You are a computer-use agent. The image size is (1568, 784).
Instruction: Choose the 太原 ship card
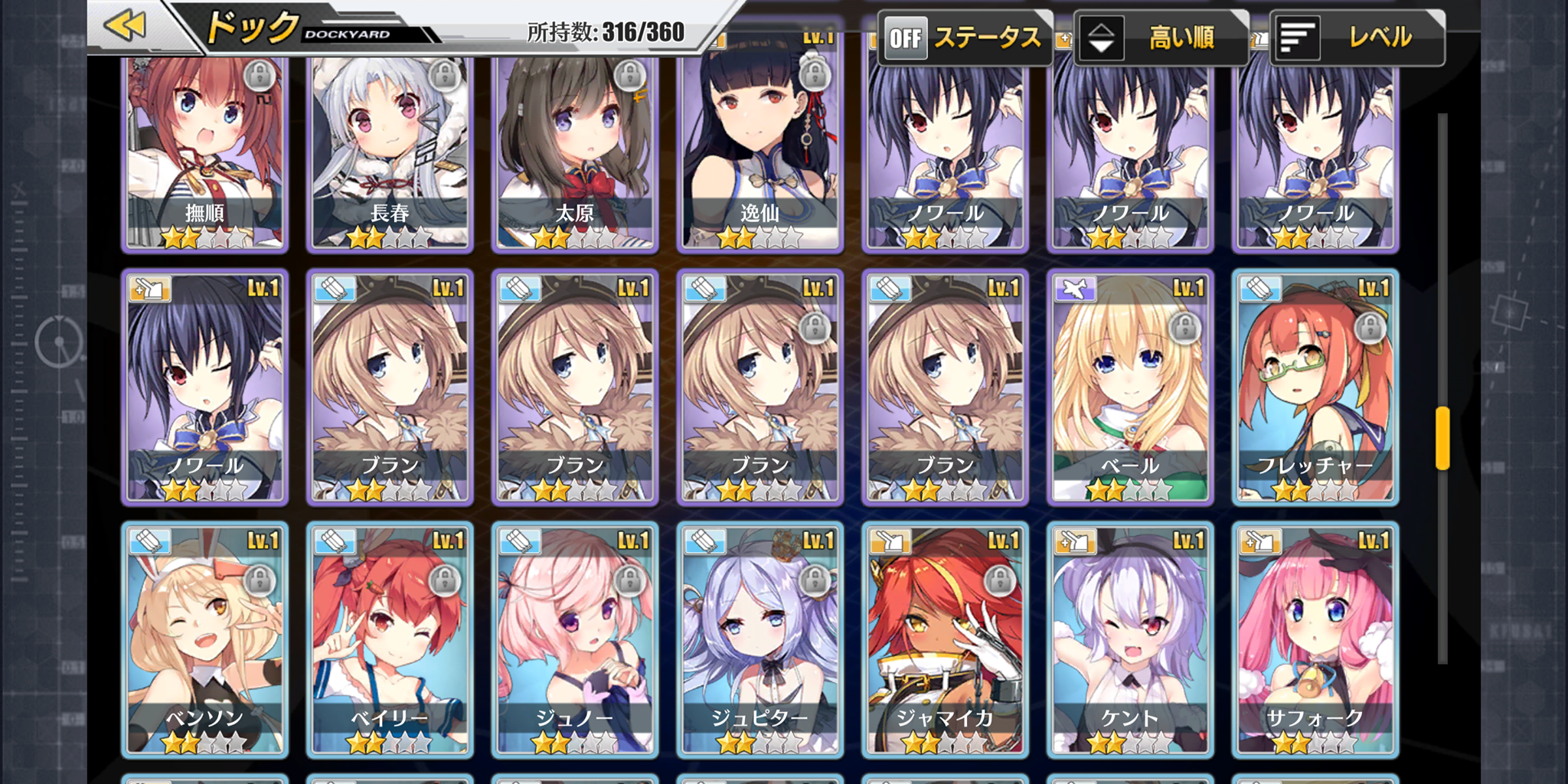point(575,153)
